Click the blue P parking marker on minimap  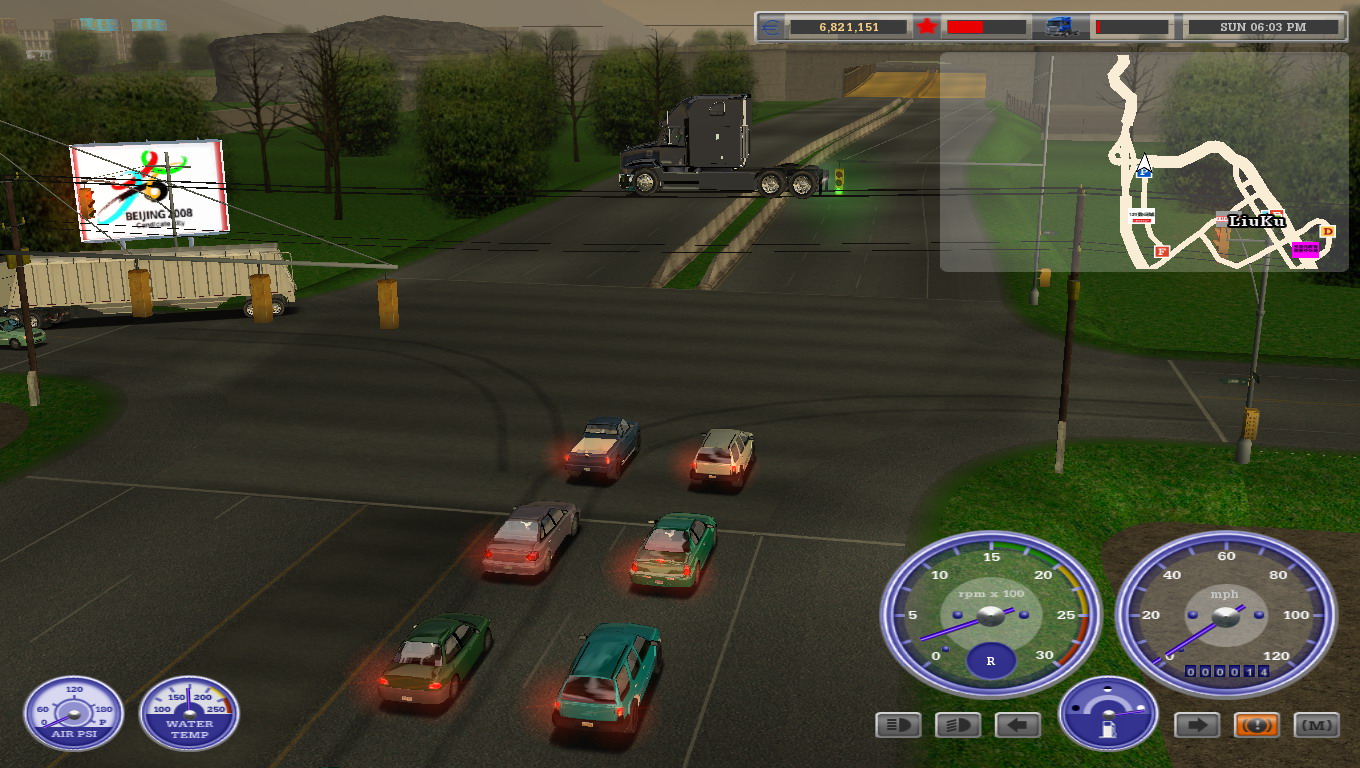(x=1144, y=172)
